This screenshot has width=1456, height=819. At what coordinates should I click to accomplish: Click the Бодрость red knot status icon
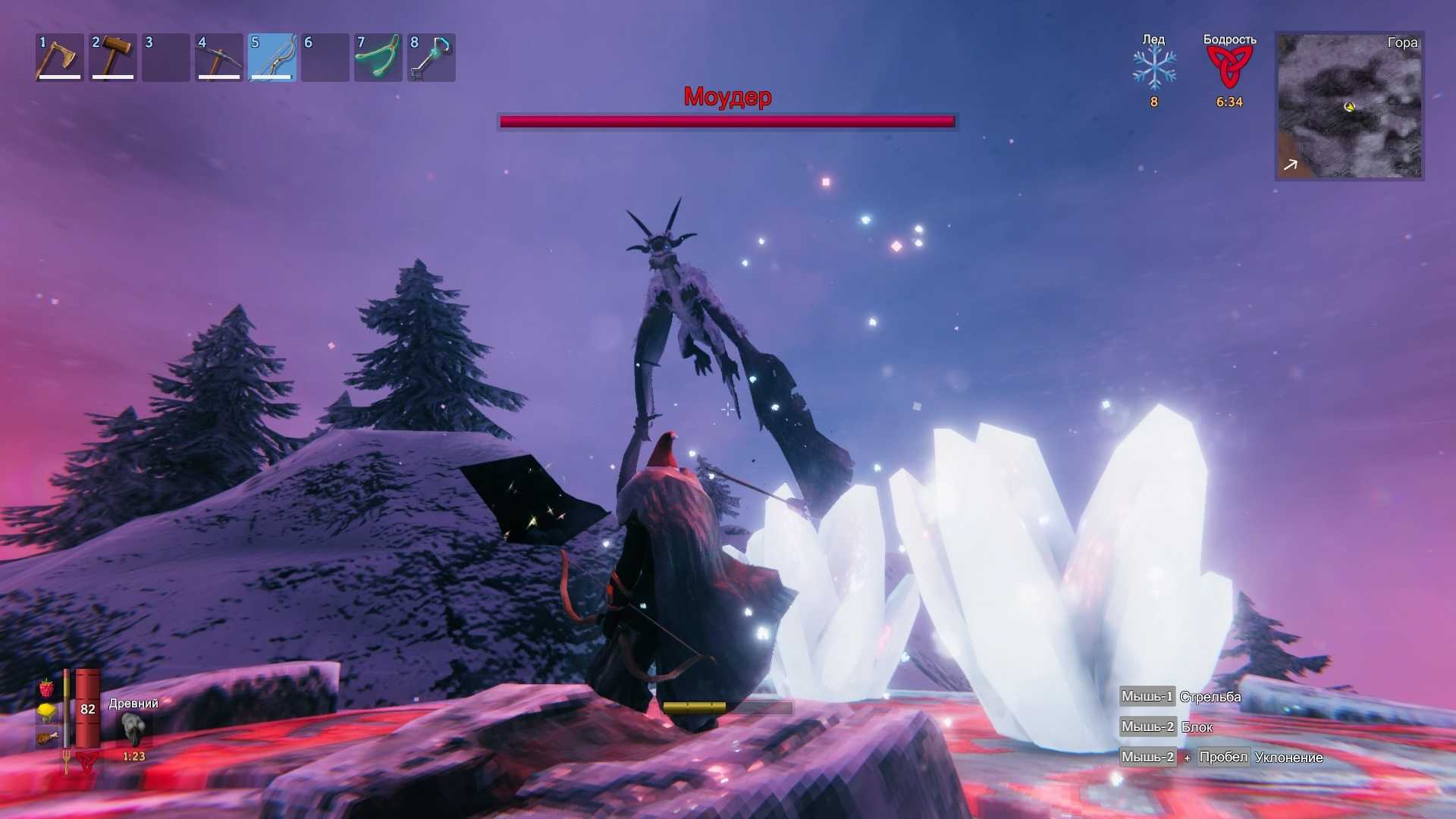coord(1229,68)
